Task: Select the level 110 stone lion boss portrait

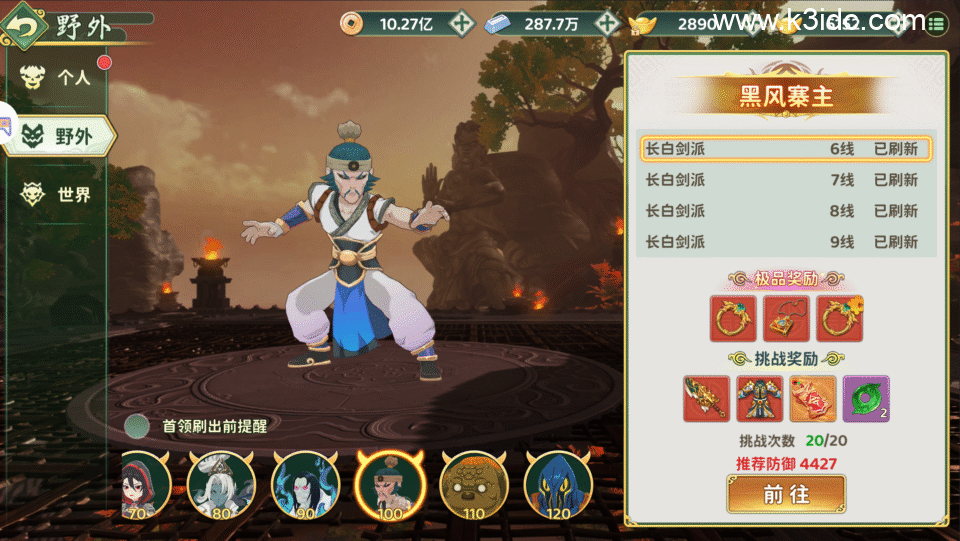Action: point(474,485)
